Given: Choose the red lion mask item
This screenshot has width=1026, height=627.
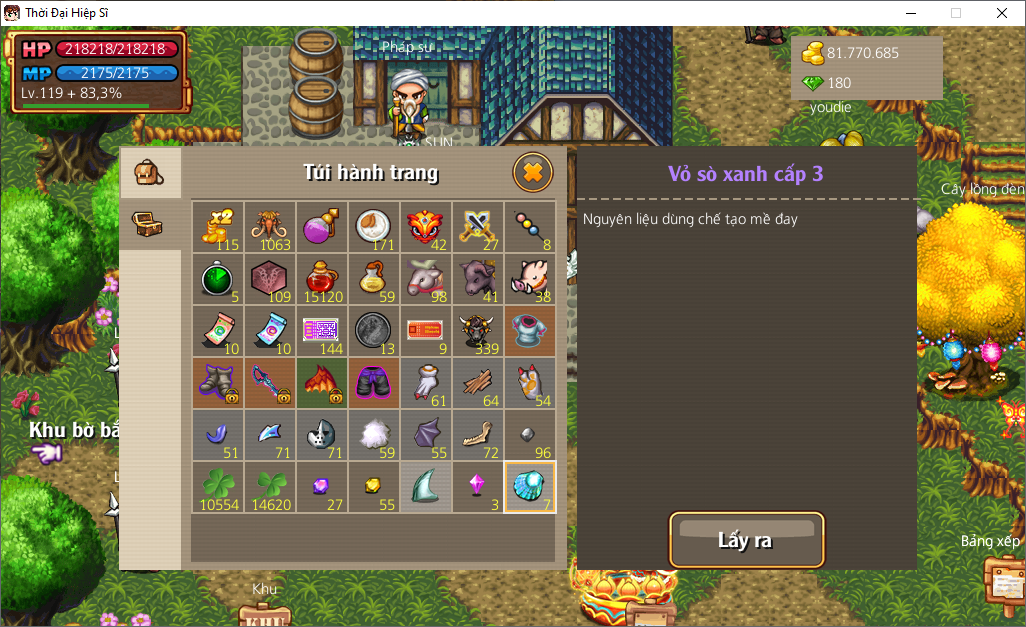Looking at the screenshot, I should pos(425,227).
